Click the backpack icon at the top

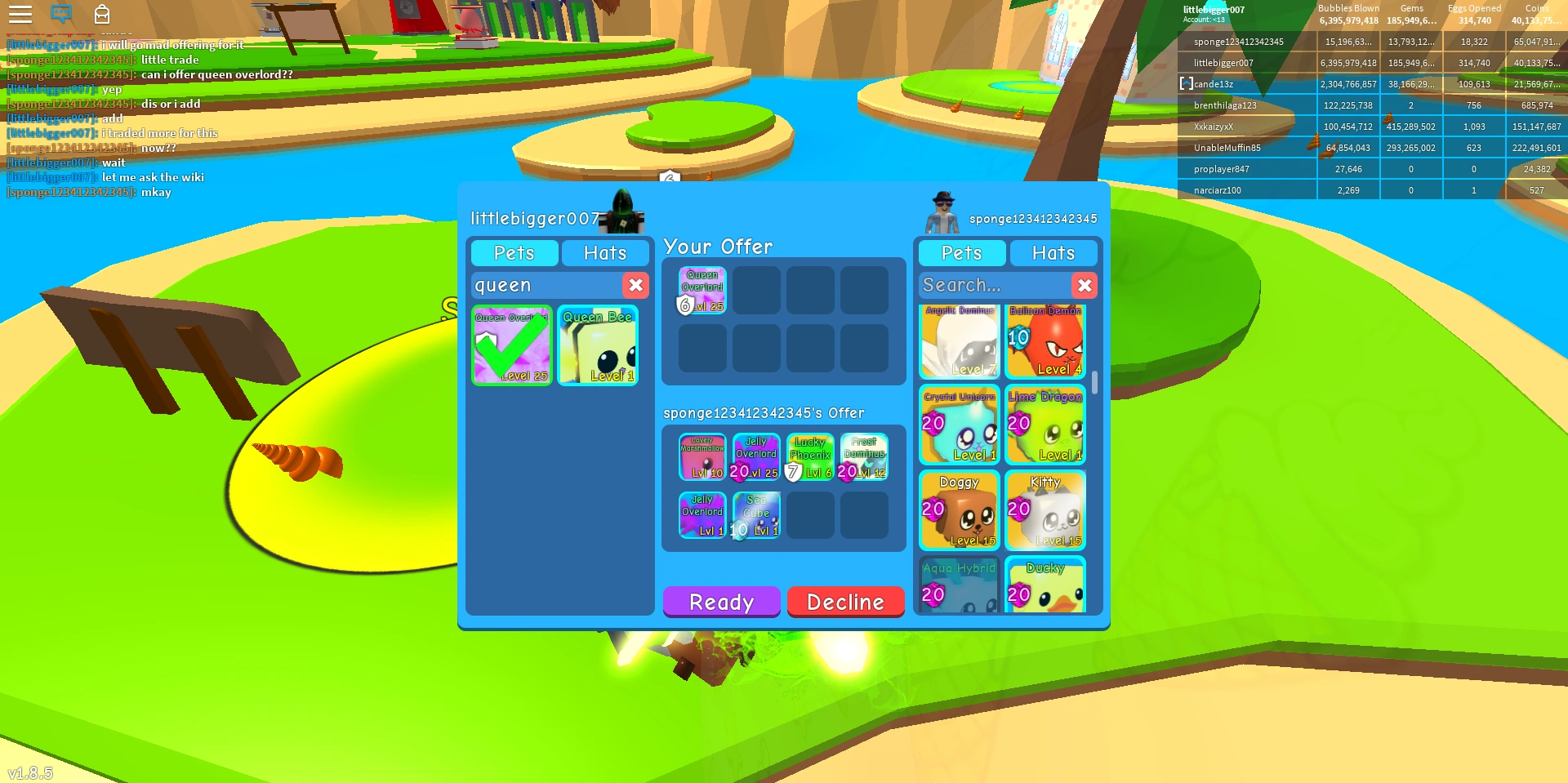(102, 14)
